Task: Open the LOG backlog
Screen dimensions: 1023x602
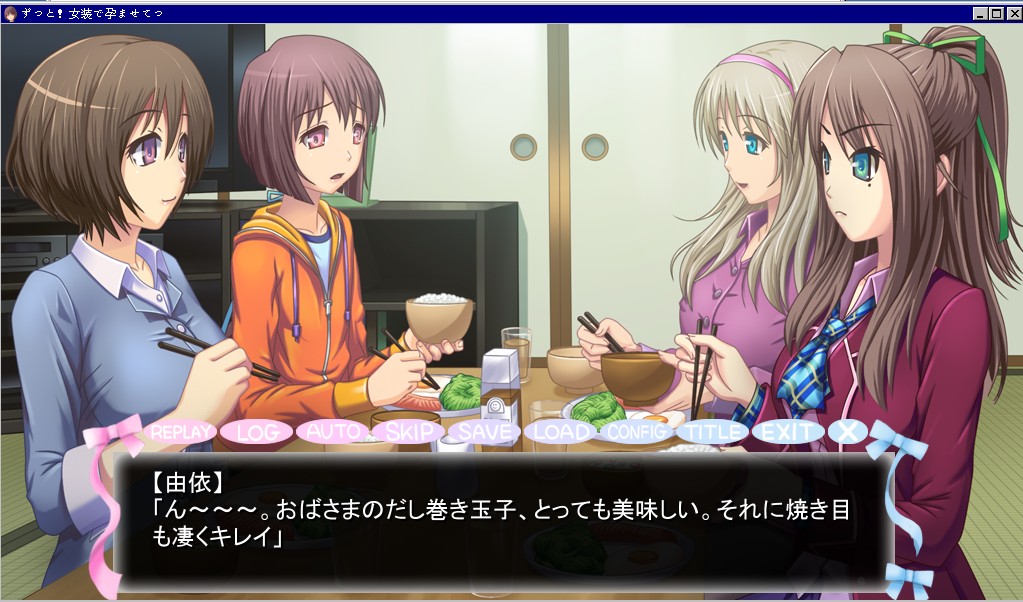Action: pos(257,432)
